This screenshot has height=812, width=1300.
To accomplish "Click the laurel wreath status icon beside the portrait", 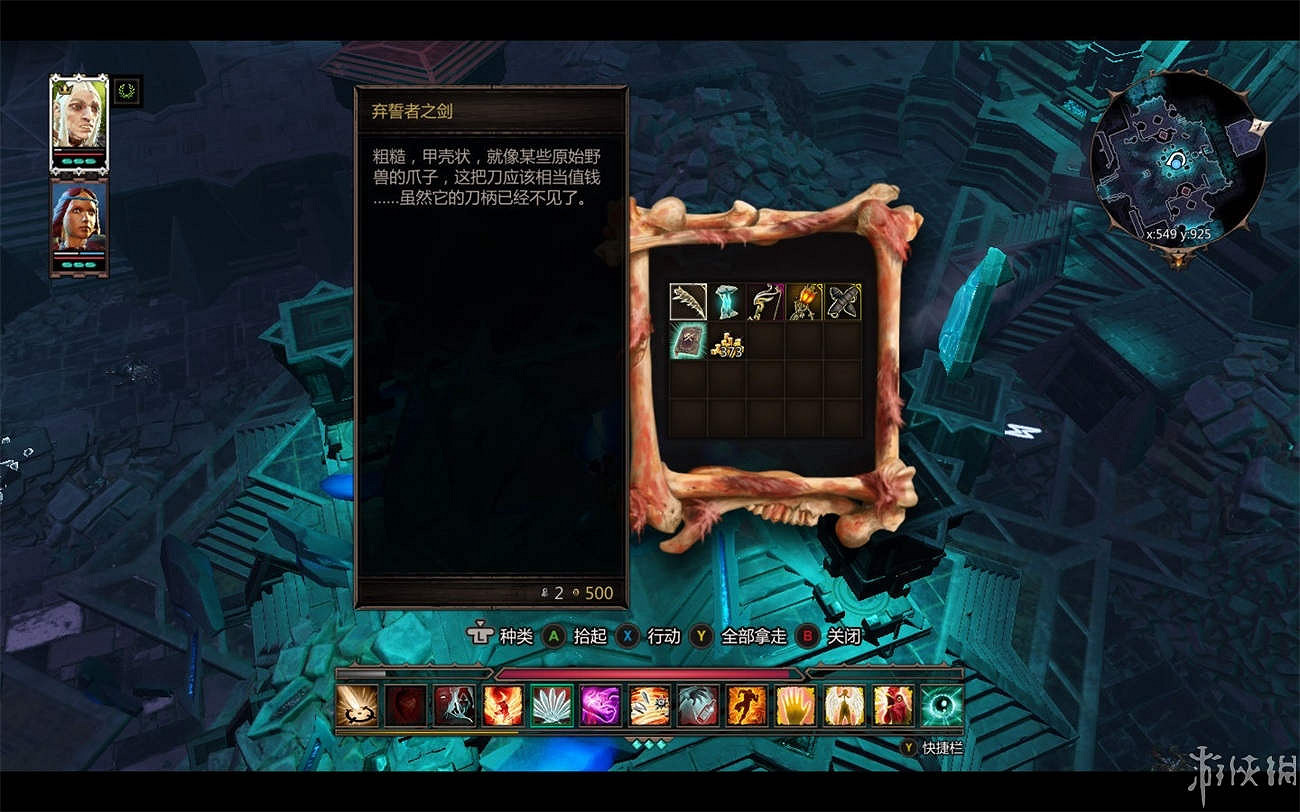I will pyautogui.click(x=127, y=90).
